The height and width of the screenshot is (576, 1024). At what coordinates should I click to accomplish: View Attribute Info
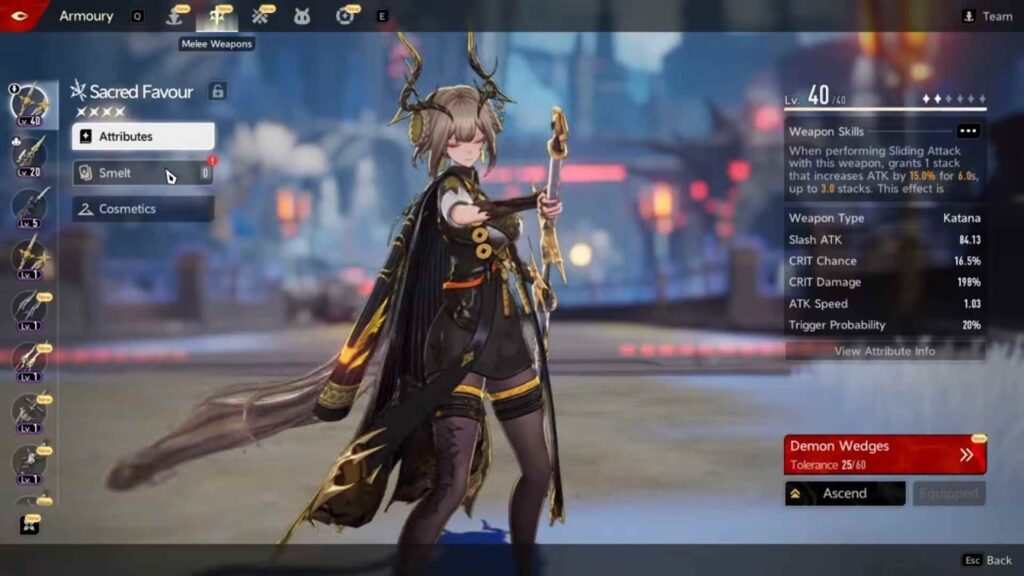click(885, 351)
